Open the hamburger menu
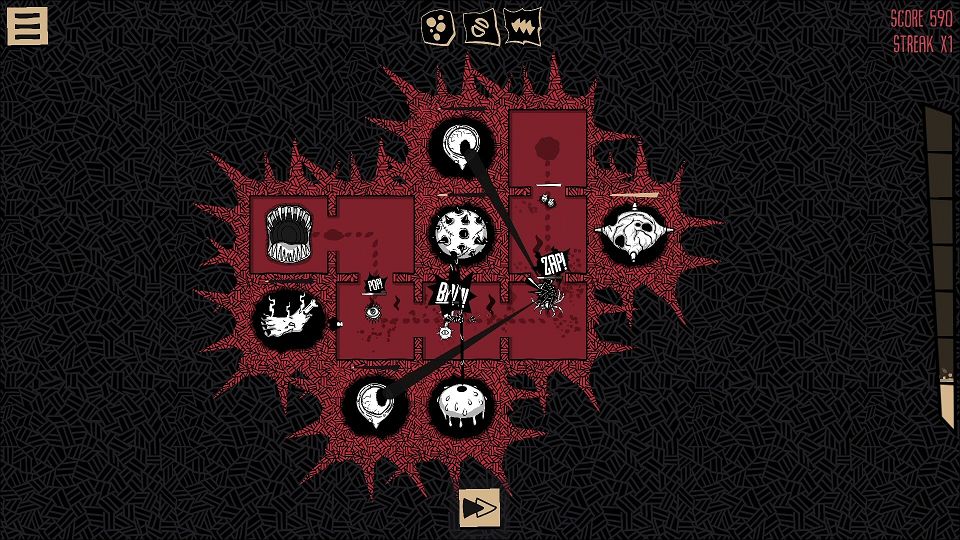This screenshot has height=540, width=960. (x=27, y=26)
